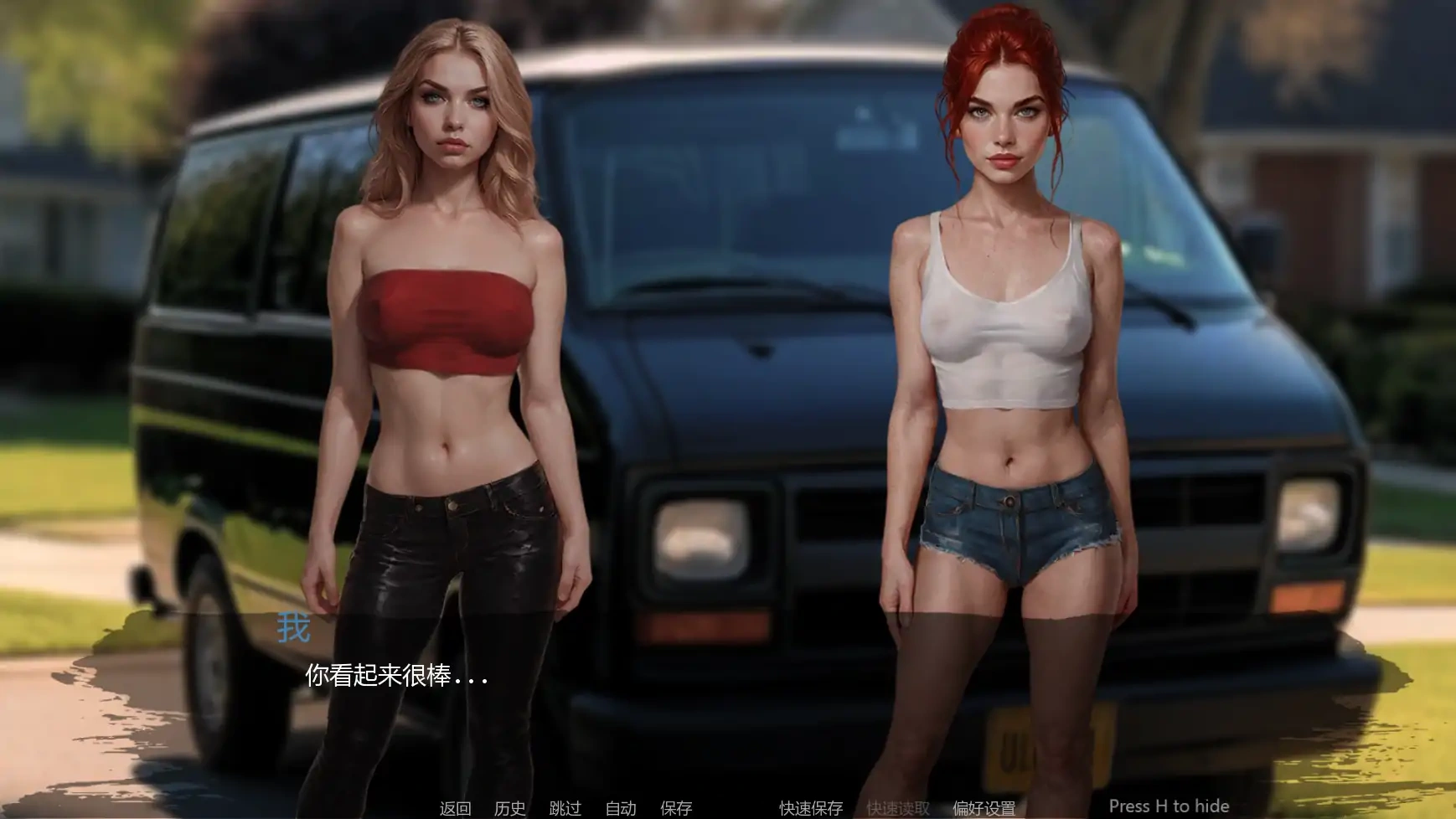Click 快速保存 to quicksave
The height and width of the screenshot is (819, 1456).
[x=812, y=809]
